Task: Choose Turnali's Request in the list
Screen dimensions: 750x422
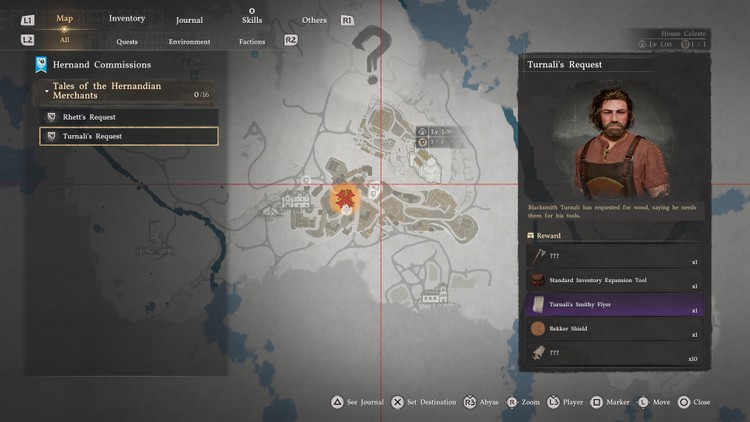Action: click(x=128, y=136)
